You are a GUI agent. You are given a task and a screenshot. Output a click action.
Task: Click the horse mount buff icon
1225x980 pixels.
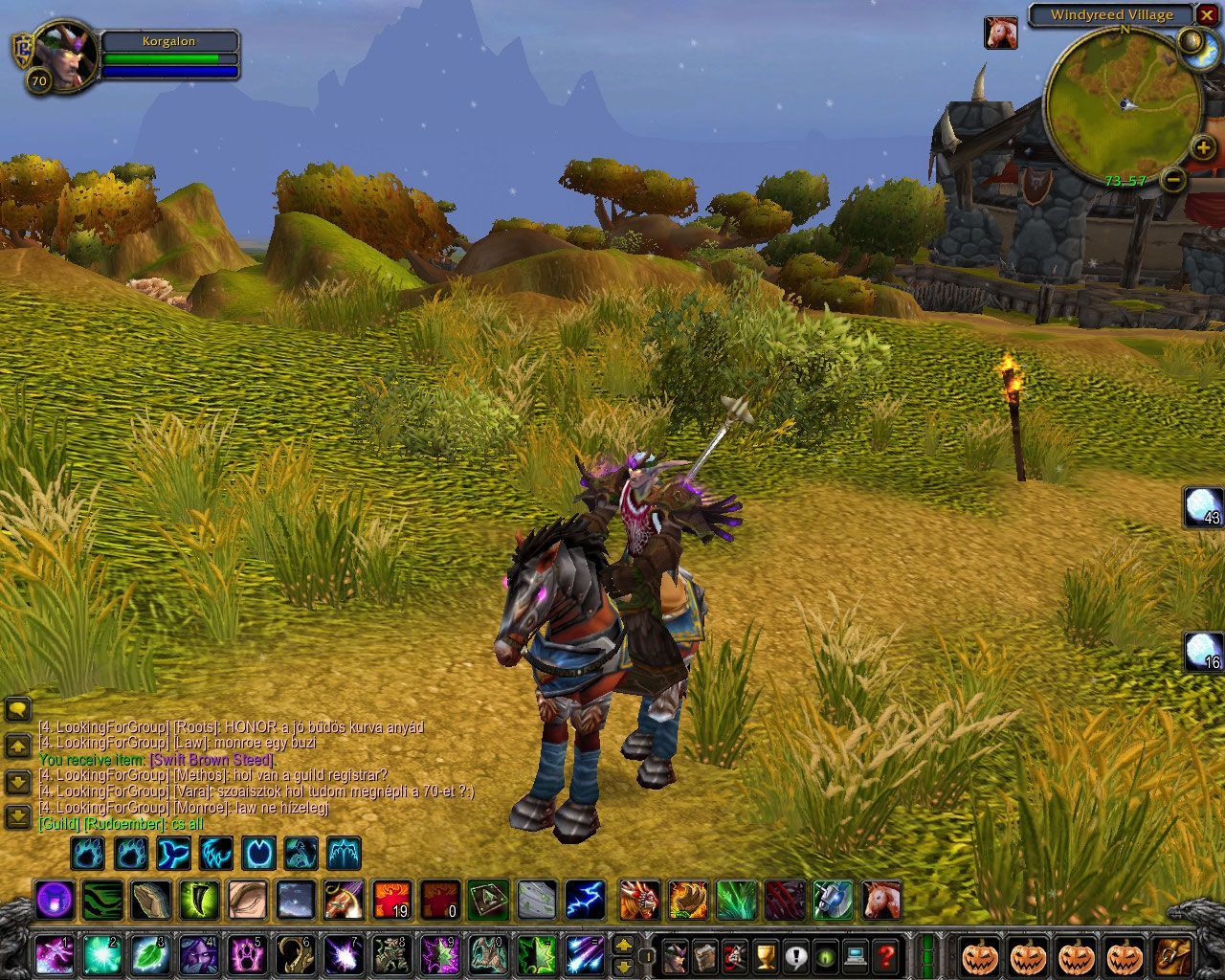coord(1000,33)
